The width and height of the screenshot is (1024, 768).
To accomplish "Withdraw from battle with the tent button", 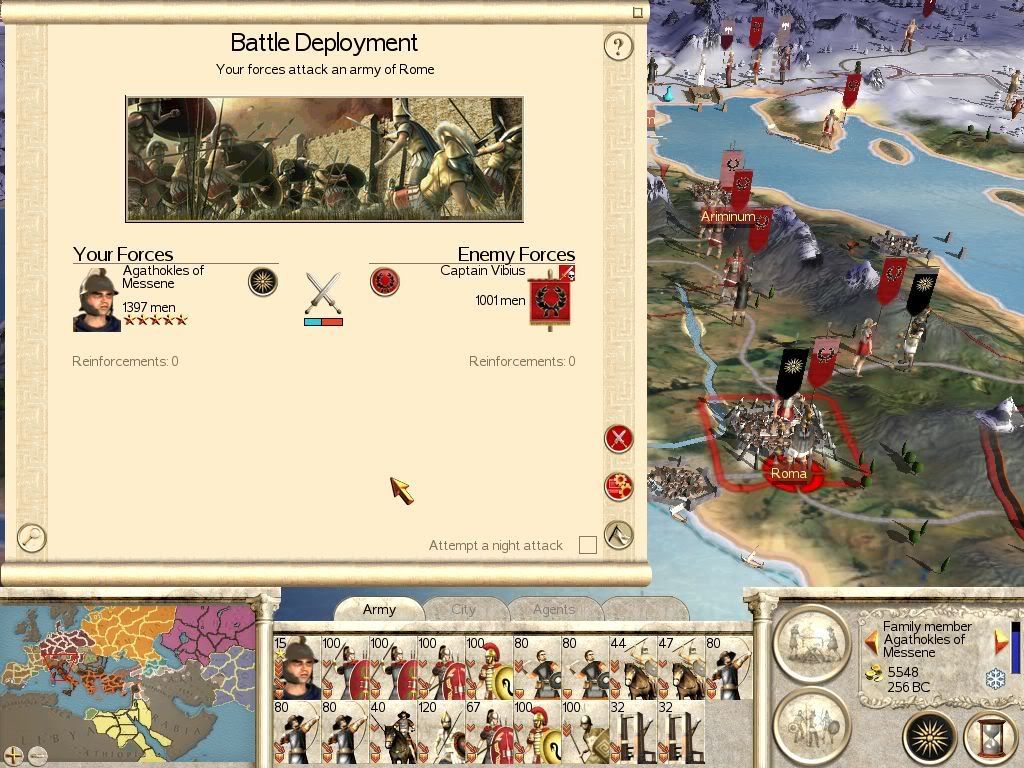I will coord(619,534).
